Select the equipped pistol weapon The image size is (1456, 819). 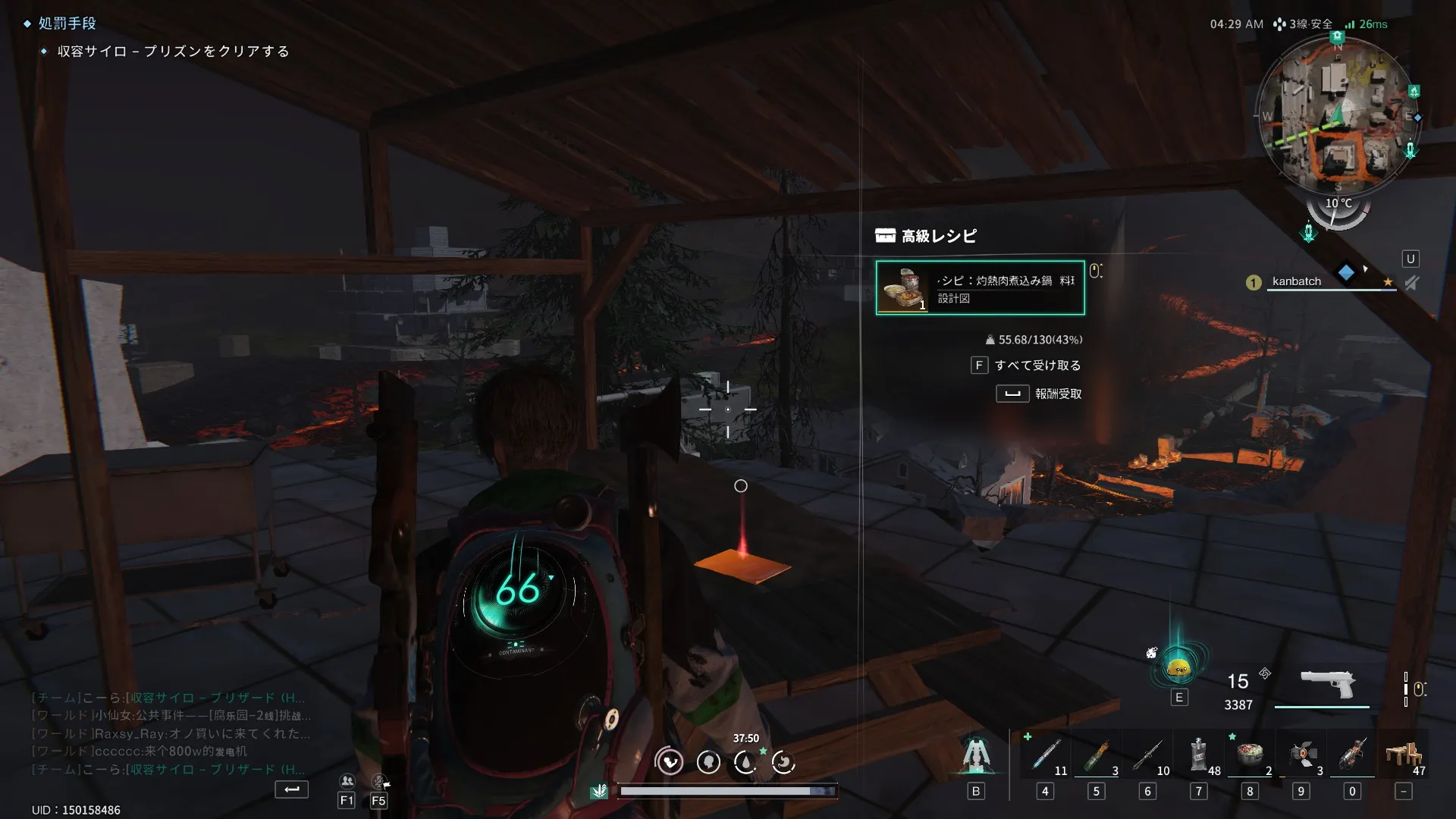click(1326, 684)
